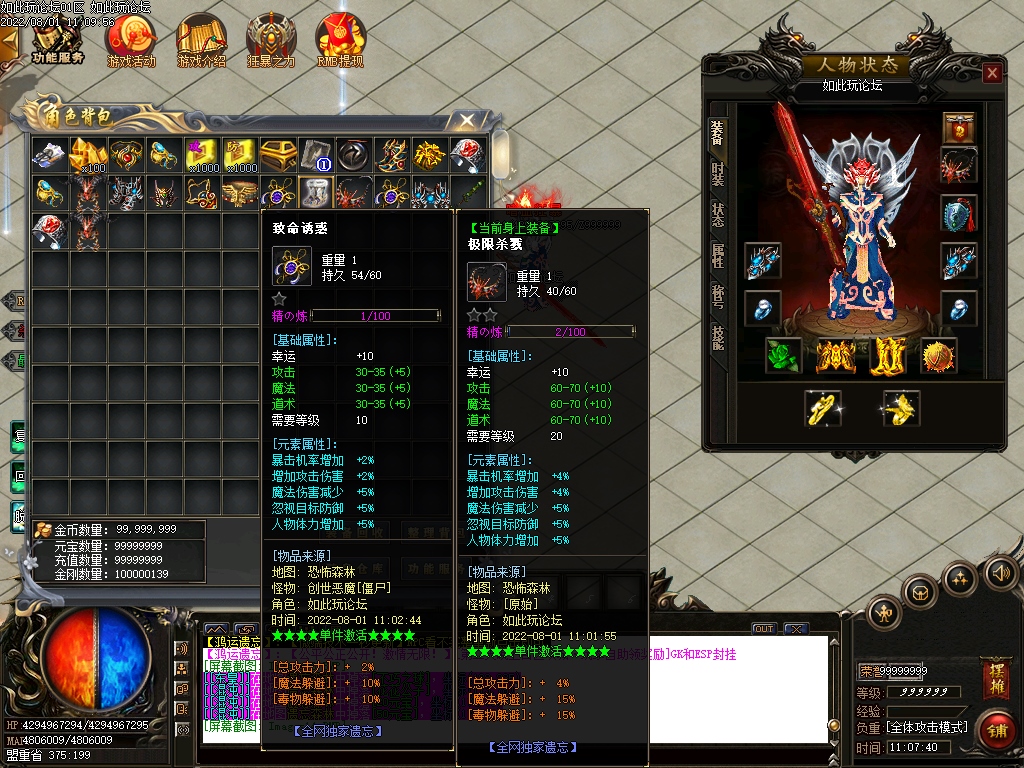This screenshot has width=1024, height=768.
Task: Click the 摆摊 stall banner button
Action: pos(995,673)
